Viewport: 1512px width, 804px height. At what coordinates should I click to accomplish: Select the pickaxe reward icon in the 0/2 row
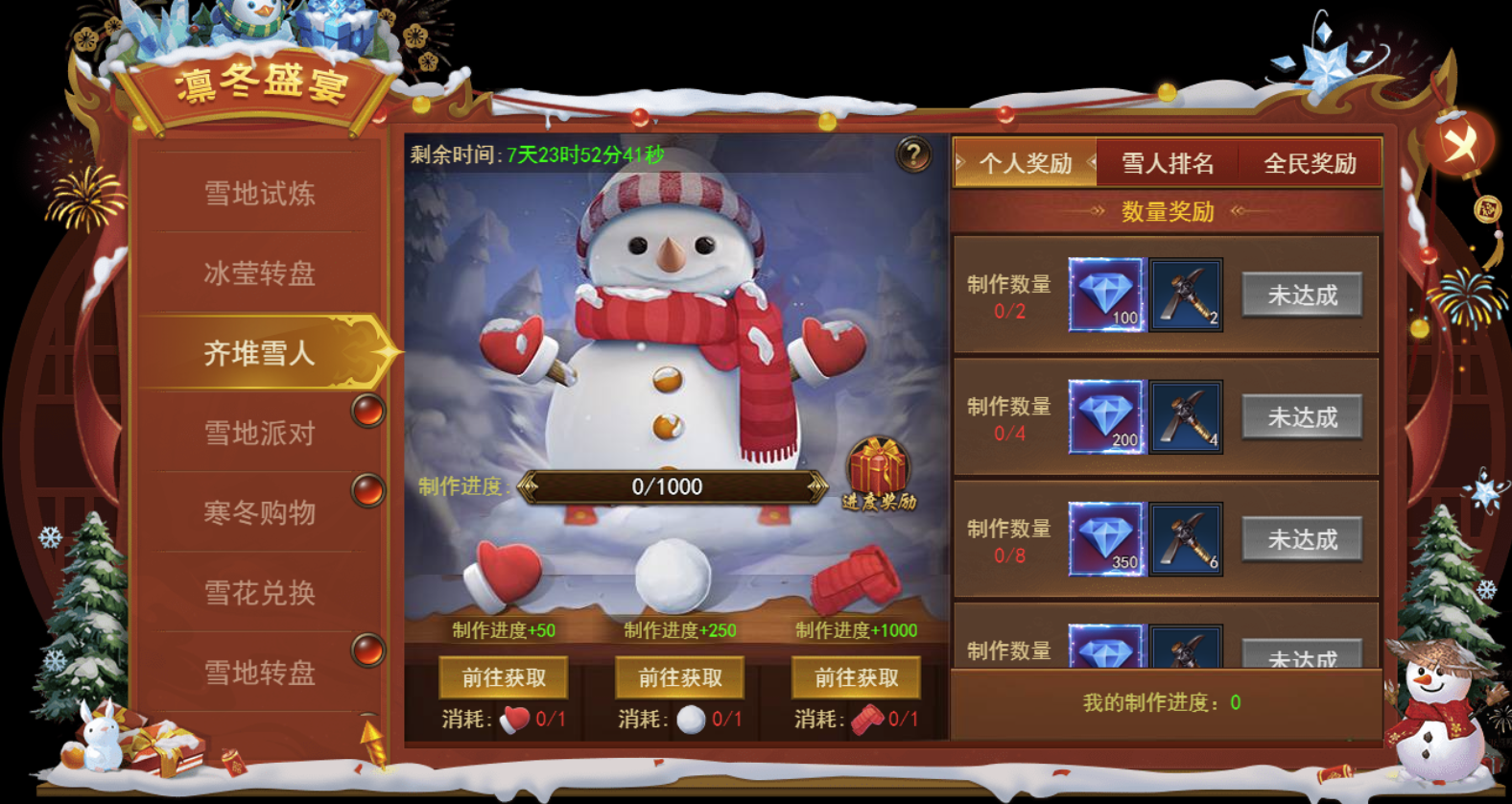coord(1186,295)
